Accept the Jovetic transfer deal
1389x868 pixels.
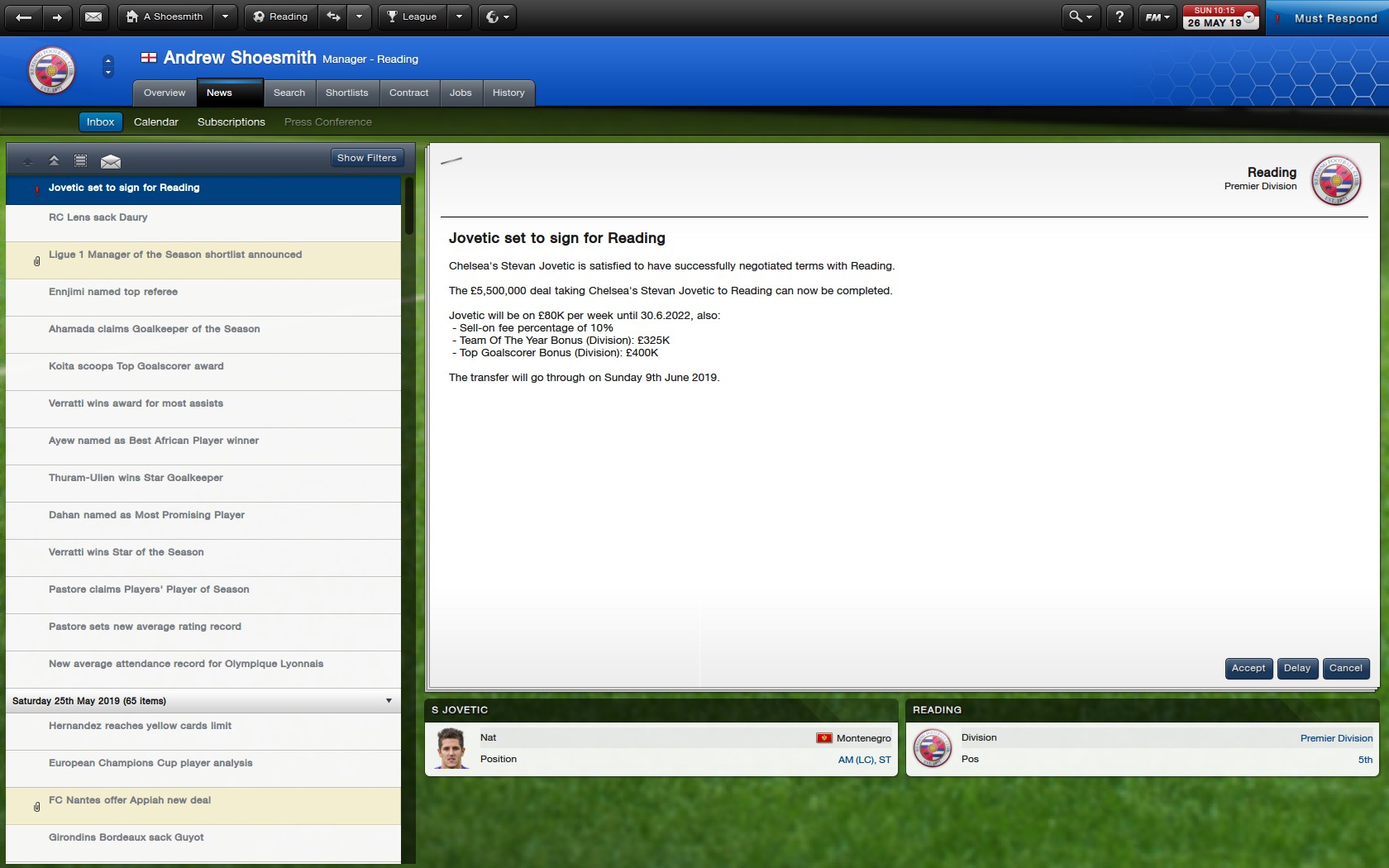pos(1248,668)
